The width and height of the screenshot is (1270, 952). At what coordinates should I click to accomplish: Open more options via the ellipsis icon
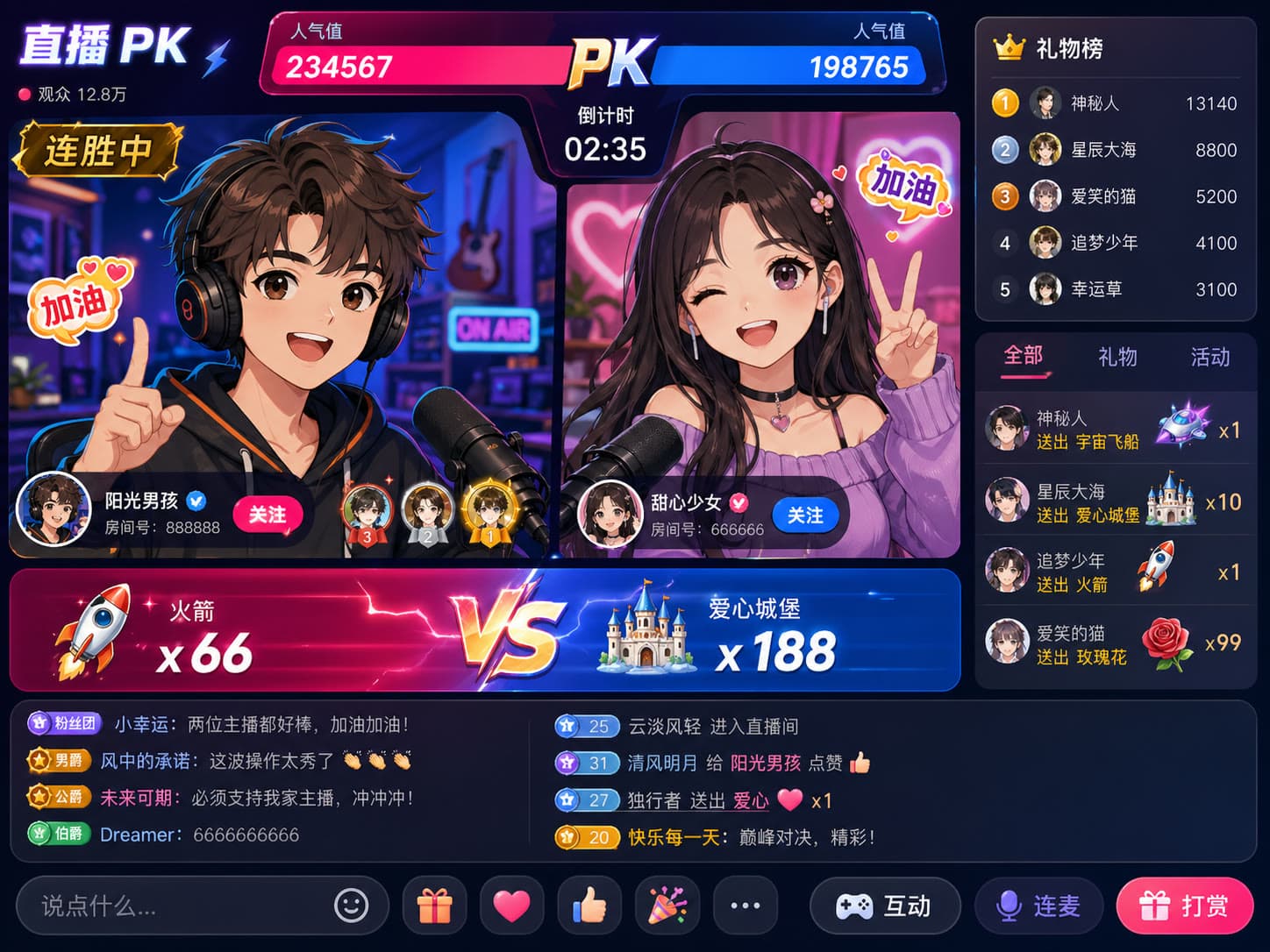745,906
